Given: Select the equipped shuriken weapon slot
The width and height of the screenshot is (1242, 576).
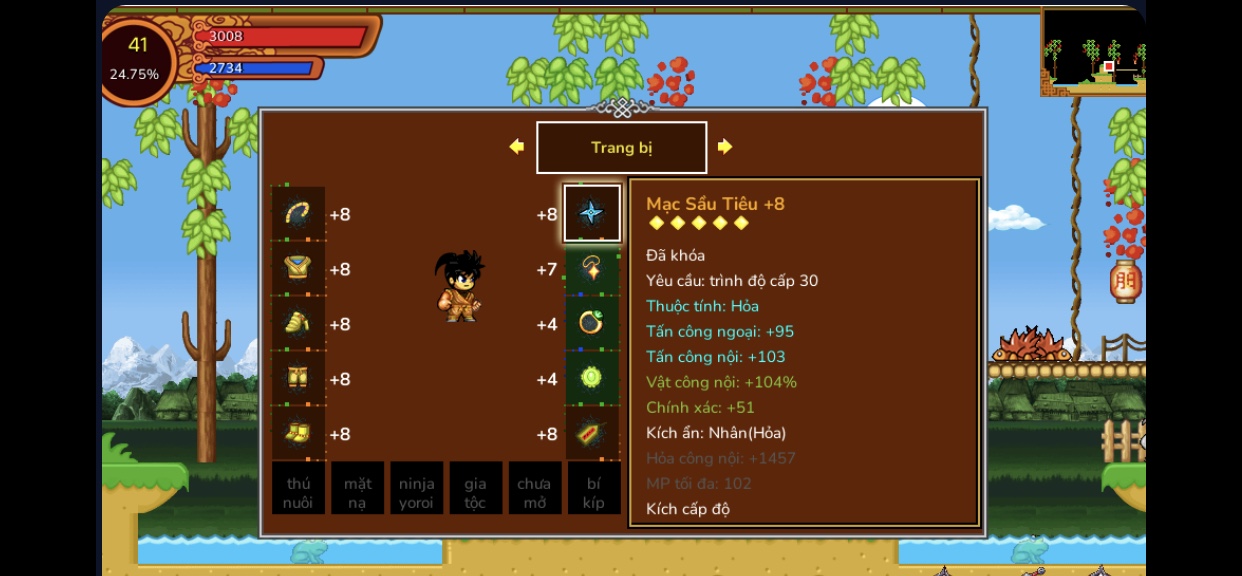Looking at the screenshot, I should coord(591,213).
